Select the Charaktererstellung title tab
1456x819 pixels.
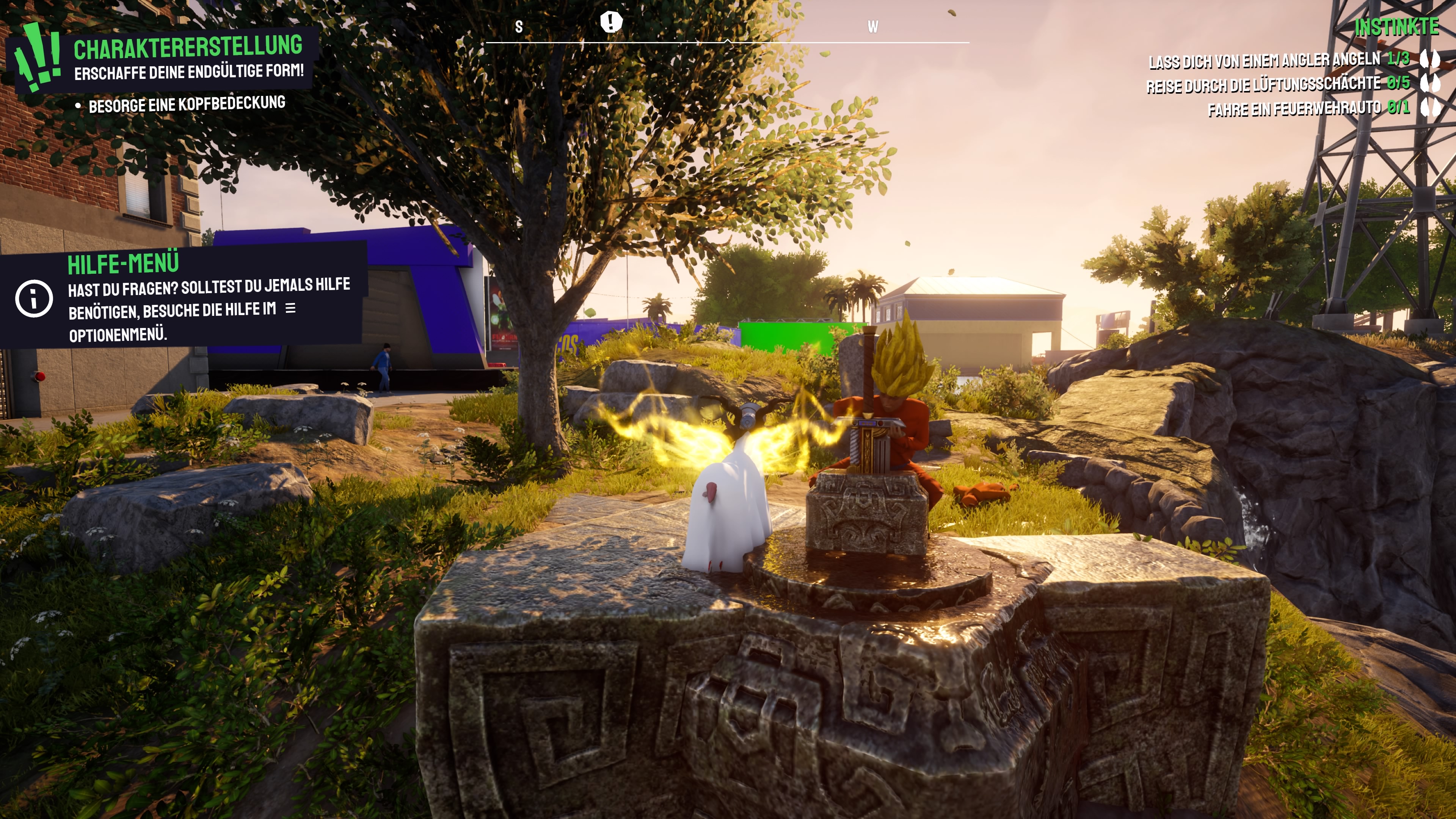pos(190,48)
